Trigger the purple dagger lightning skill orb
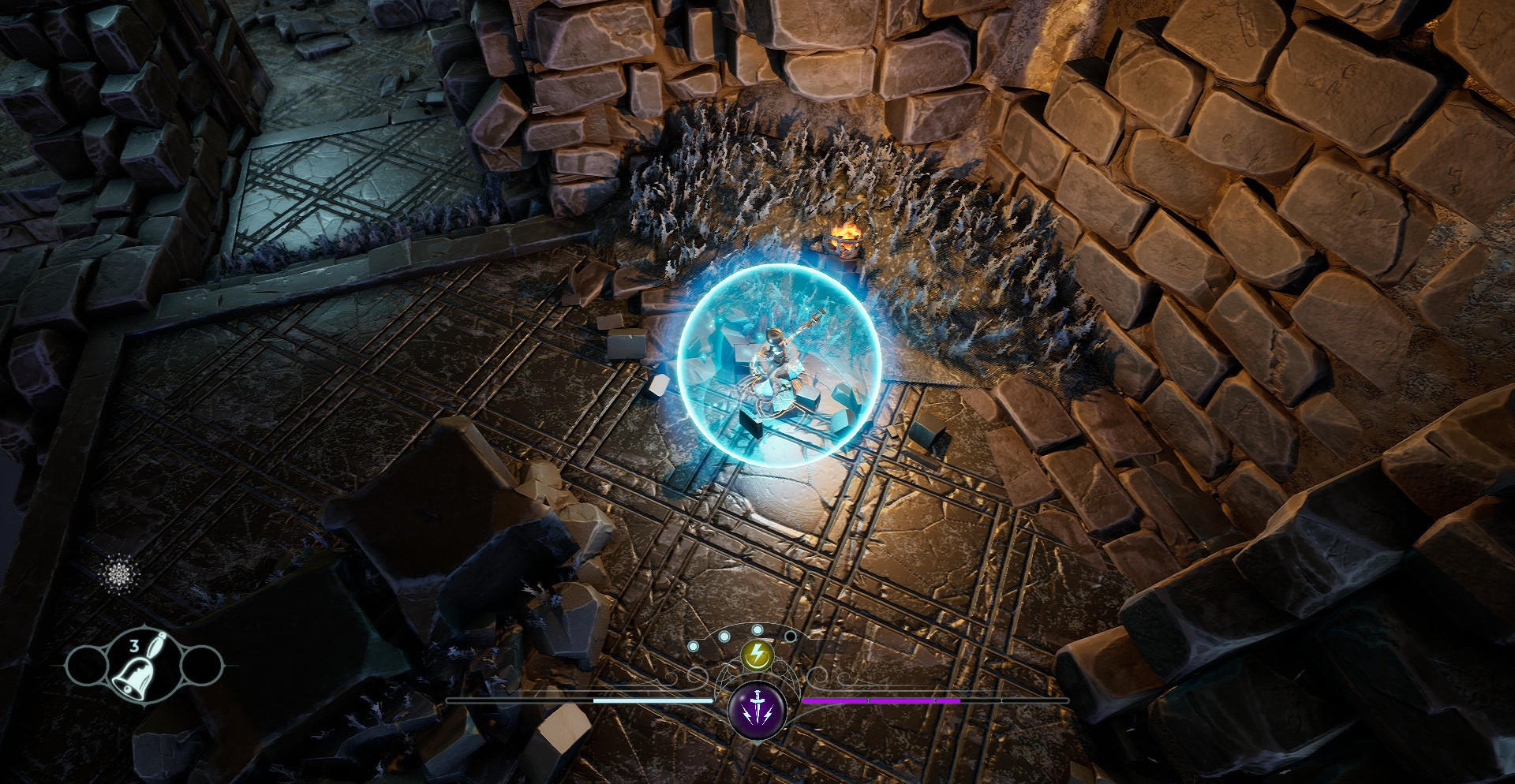This screenshot has width=1515, height=784. point(757,707)
